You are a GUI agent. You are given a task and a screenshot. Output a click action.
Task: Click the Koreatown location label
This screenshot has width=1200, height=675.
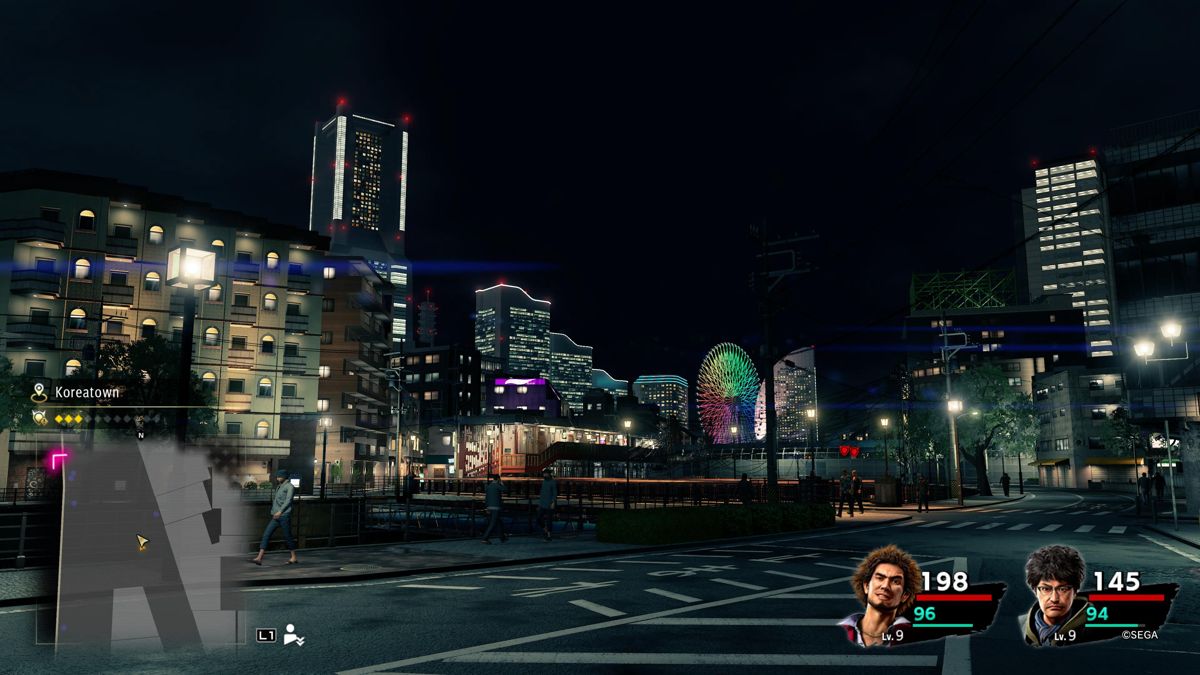pyautogui.click(x=87, y=393)
